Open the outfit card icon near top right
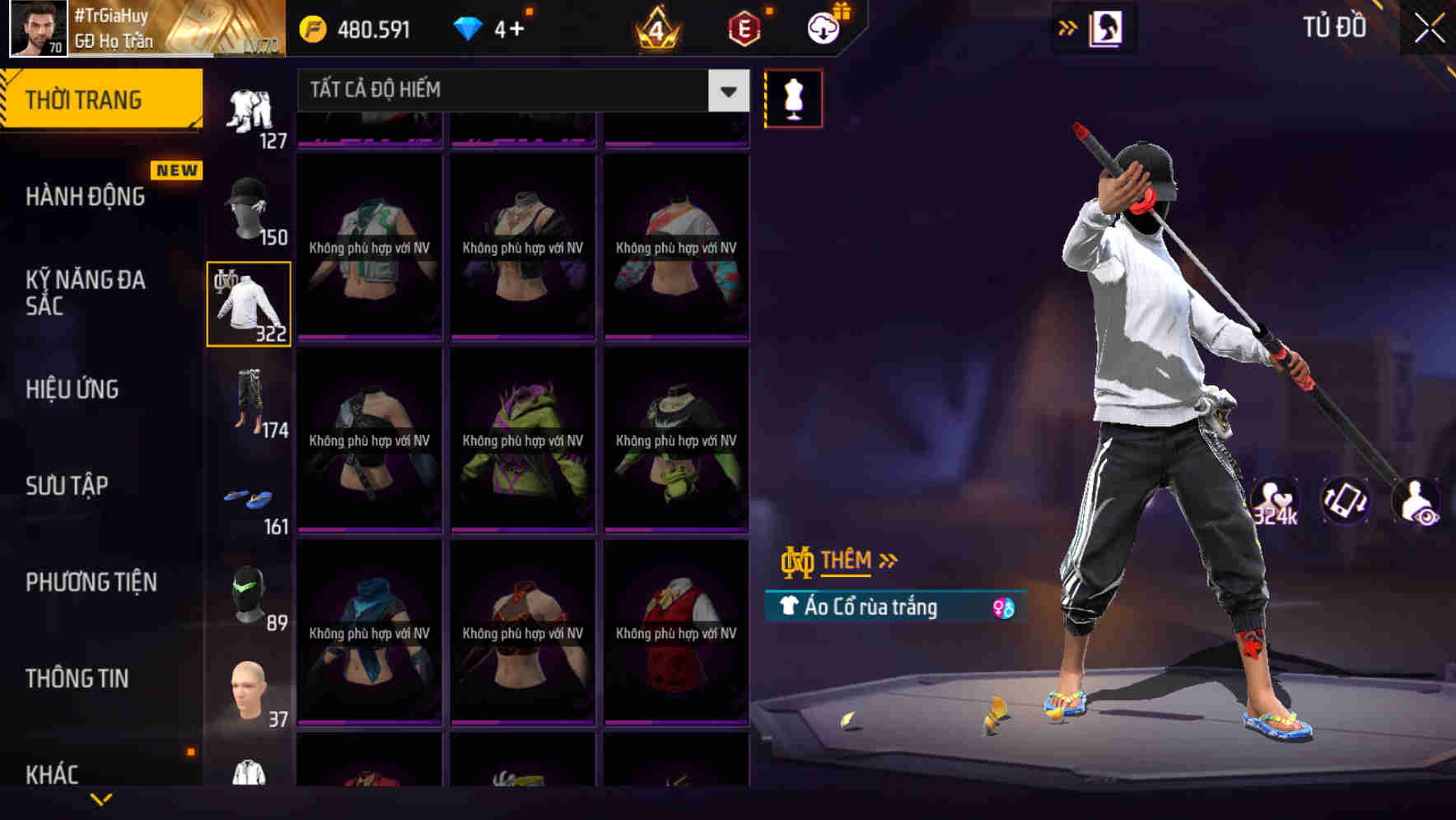 coord(1105,27)
